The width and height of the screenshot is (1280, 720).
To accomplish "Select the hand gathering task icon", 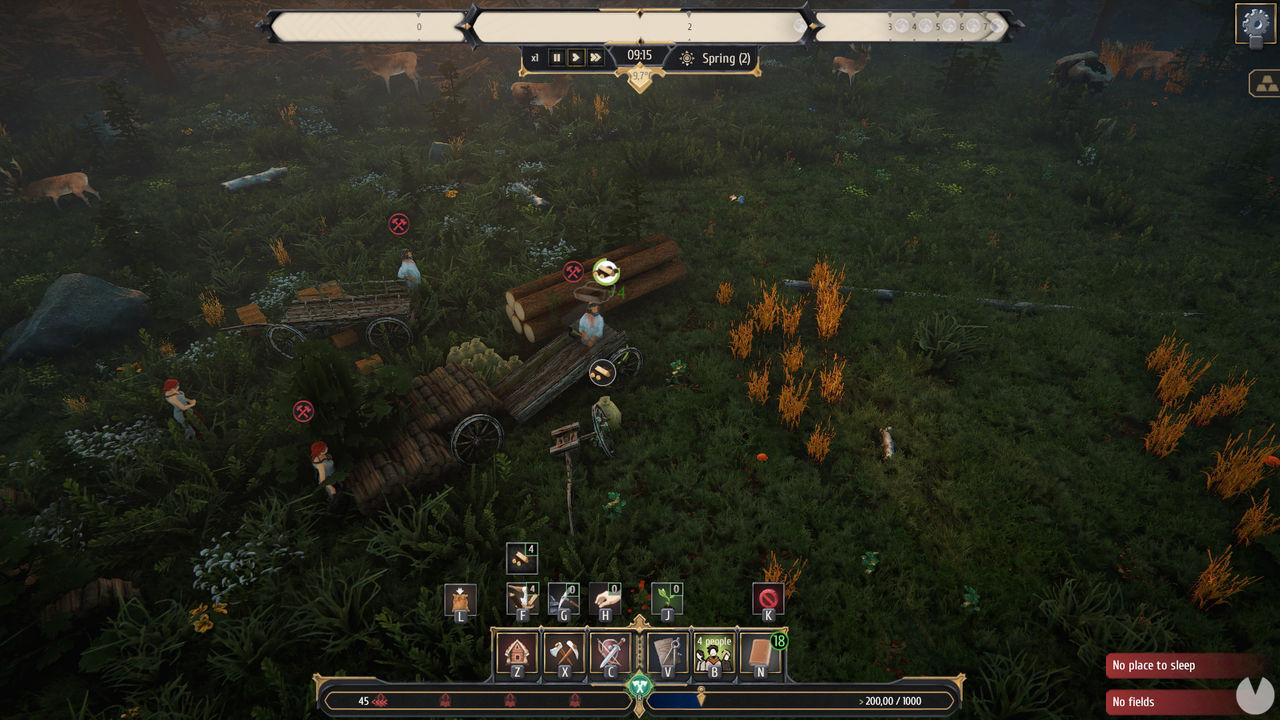I will pos(605,599).
